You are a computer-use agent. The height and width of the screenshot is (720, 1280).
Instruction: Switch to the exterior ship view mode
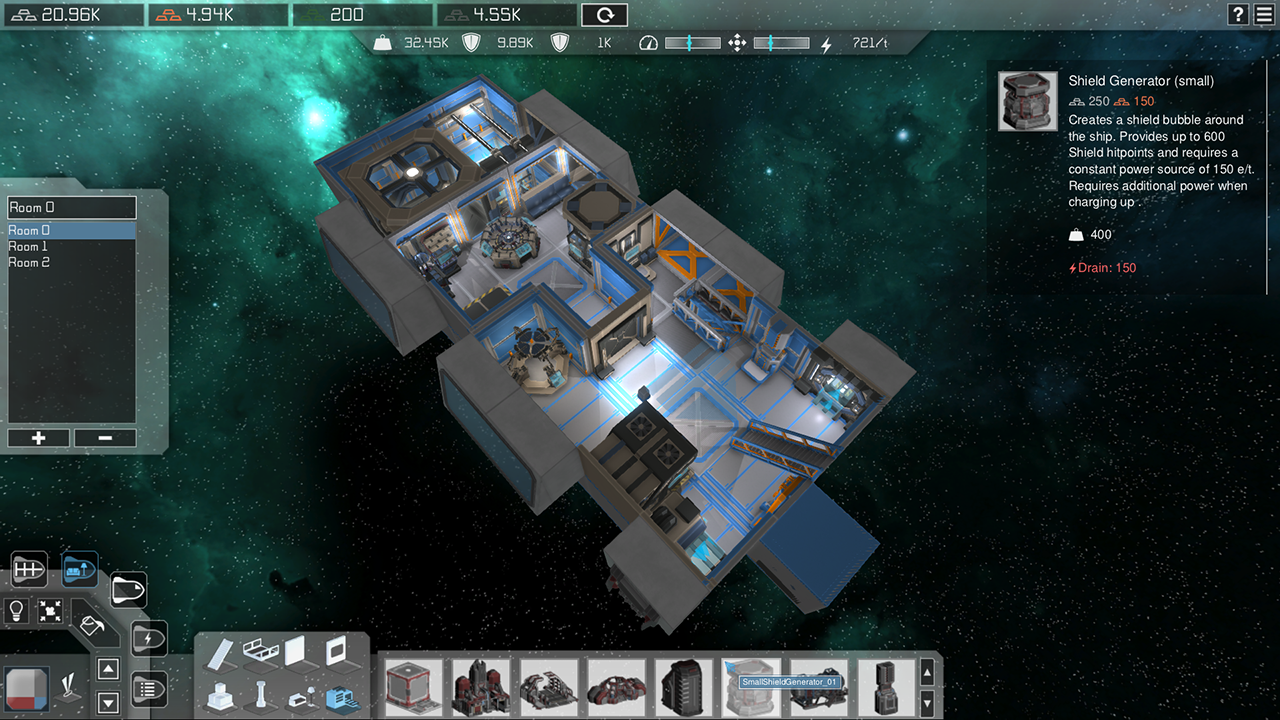(x=129, y=589)
